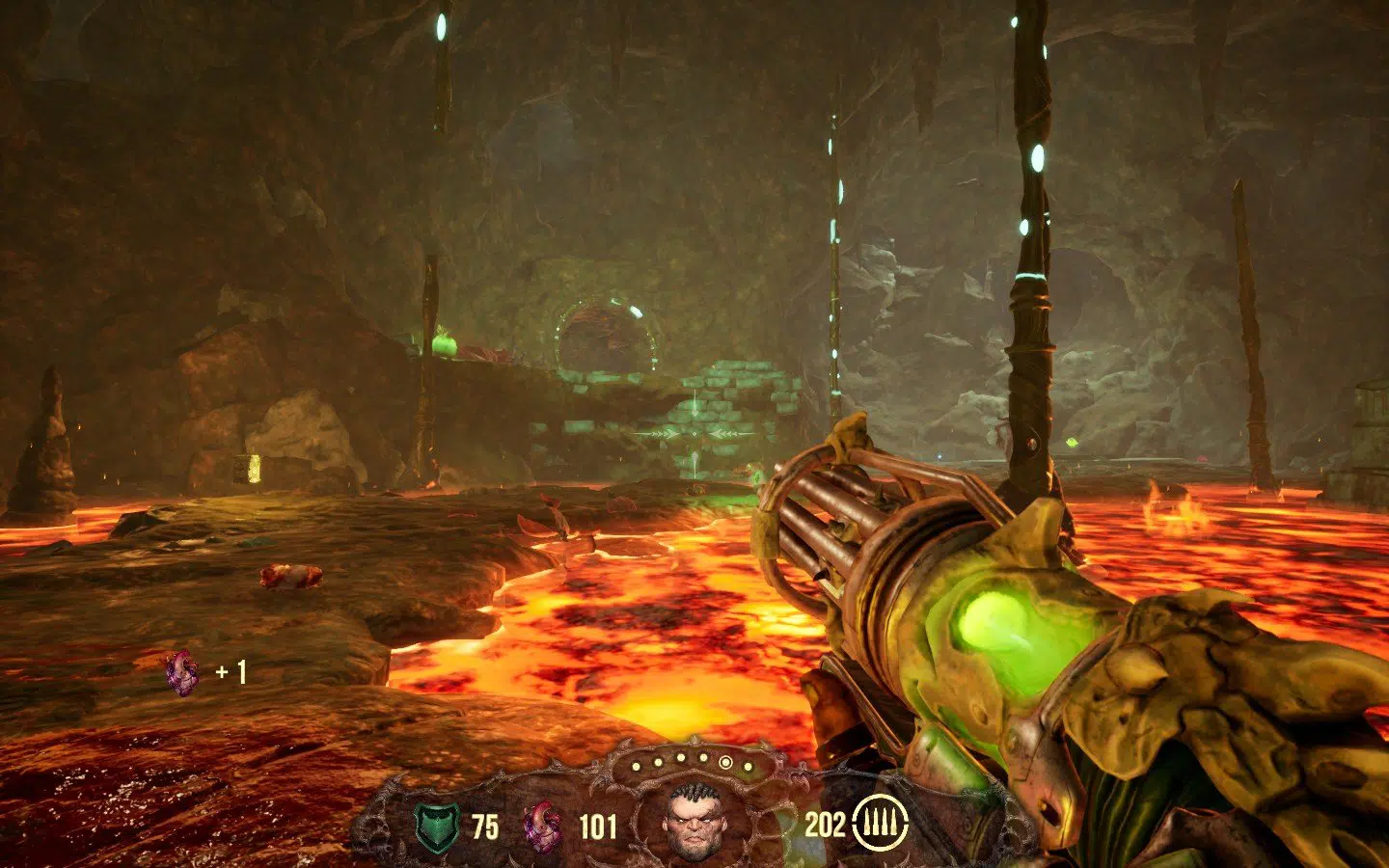Select the highlighted weapon slot dot
The image size is (1389, 868).
(726, 762)
